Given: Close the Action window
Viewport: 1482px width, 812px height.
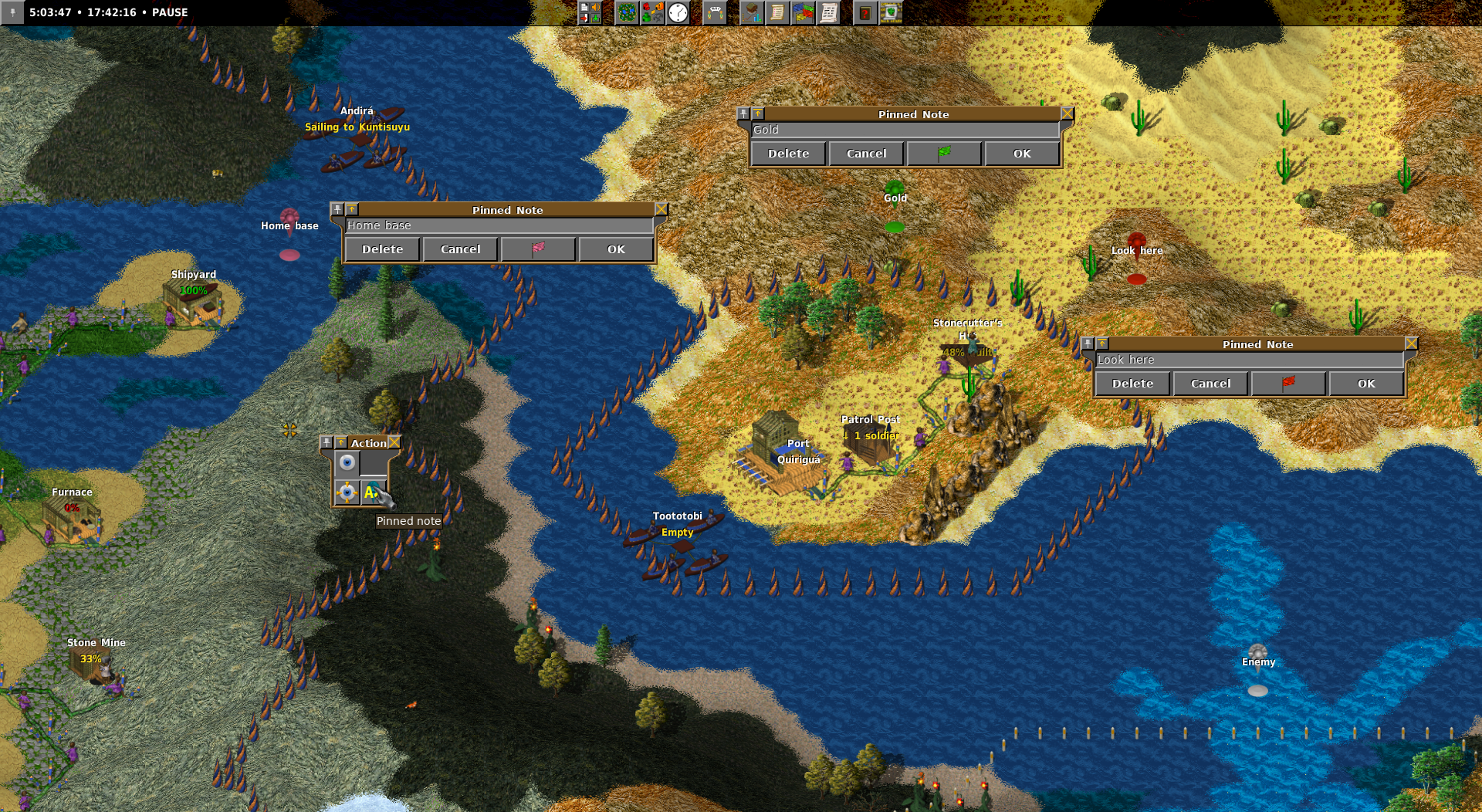Looking at the screenshot, I should click(x=394, y=442).
